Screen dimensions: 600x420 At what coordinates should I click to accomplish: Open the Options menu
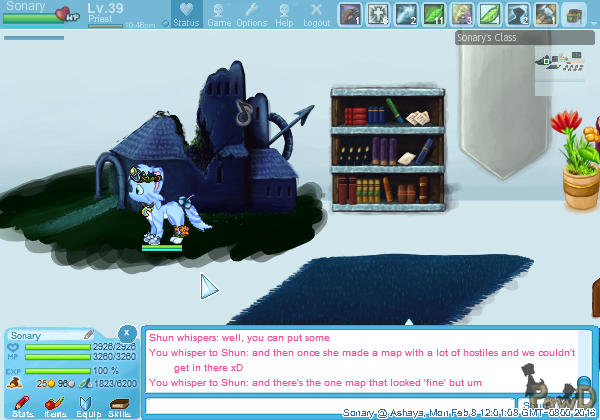(x=251, y=15)
